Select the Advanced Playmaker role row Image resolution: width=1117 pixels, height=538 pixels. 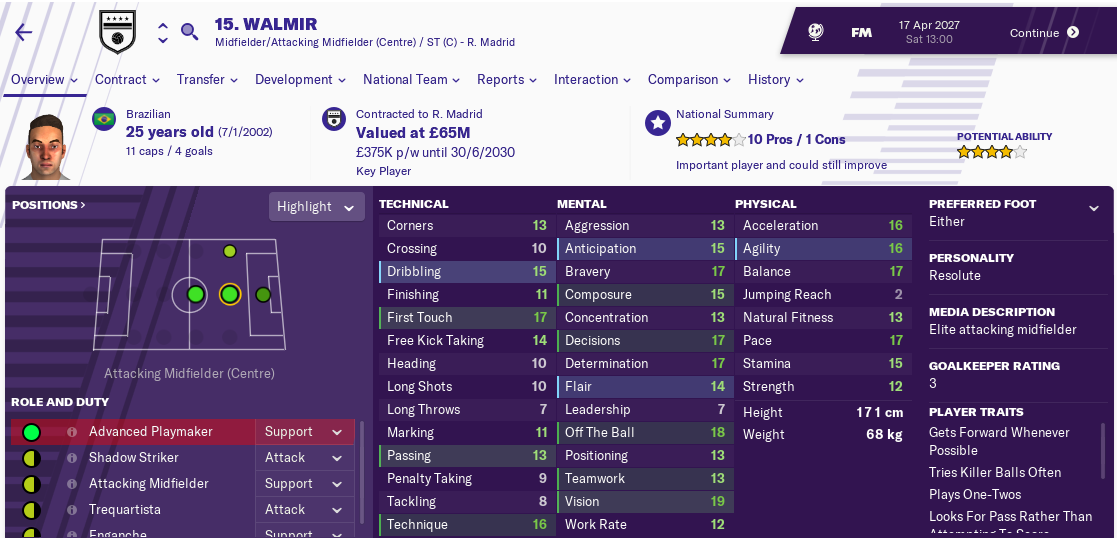point(150,432)
